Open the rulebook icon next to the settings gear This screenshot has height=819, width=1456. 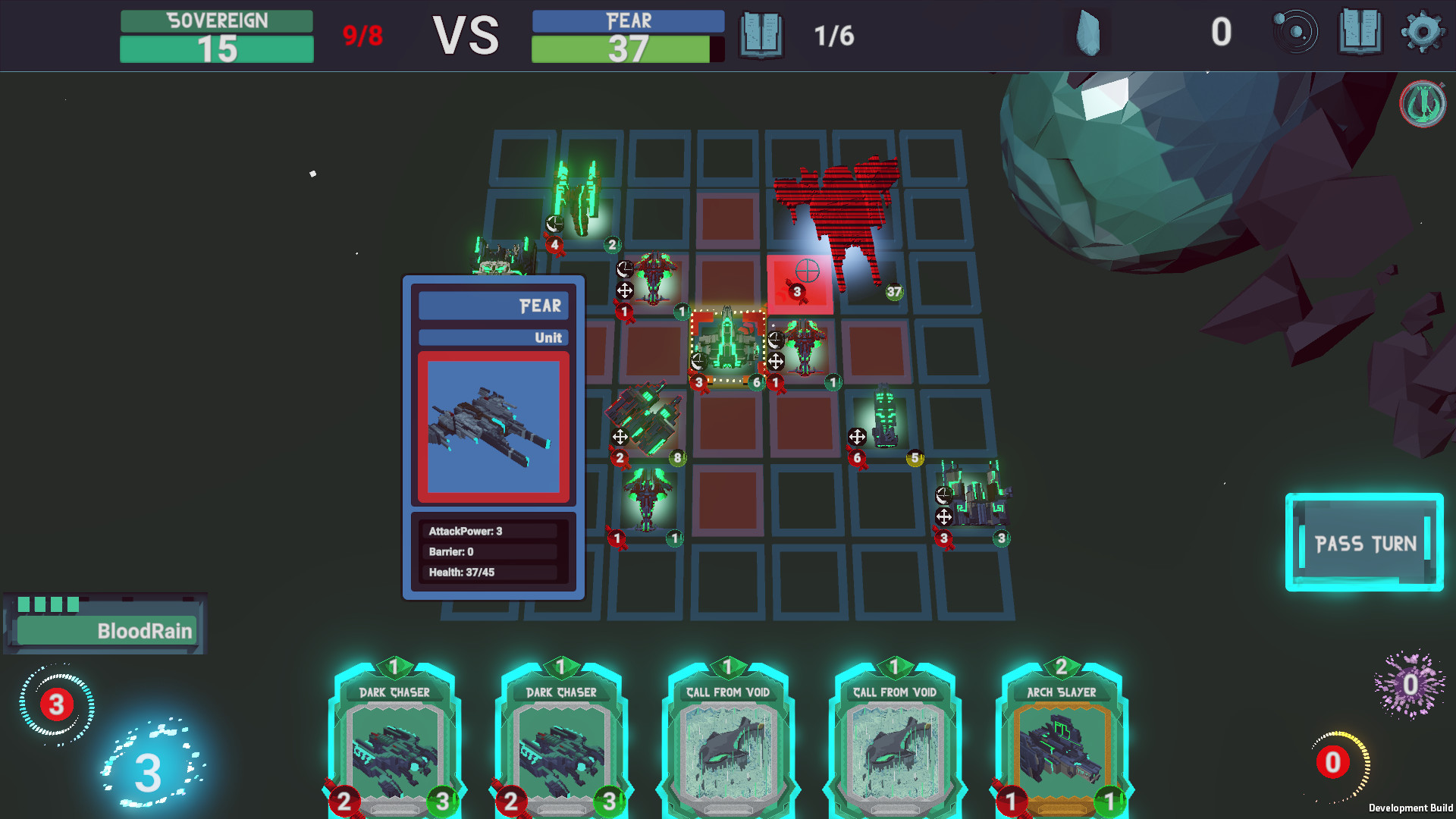(1360, 33)
